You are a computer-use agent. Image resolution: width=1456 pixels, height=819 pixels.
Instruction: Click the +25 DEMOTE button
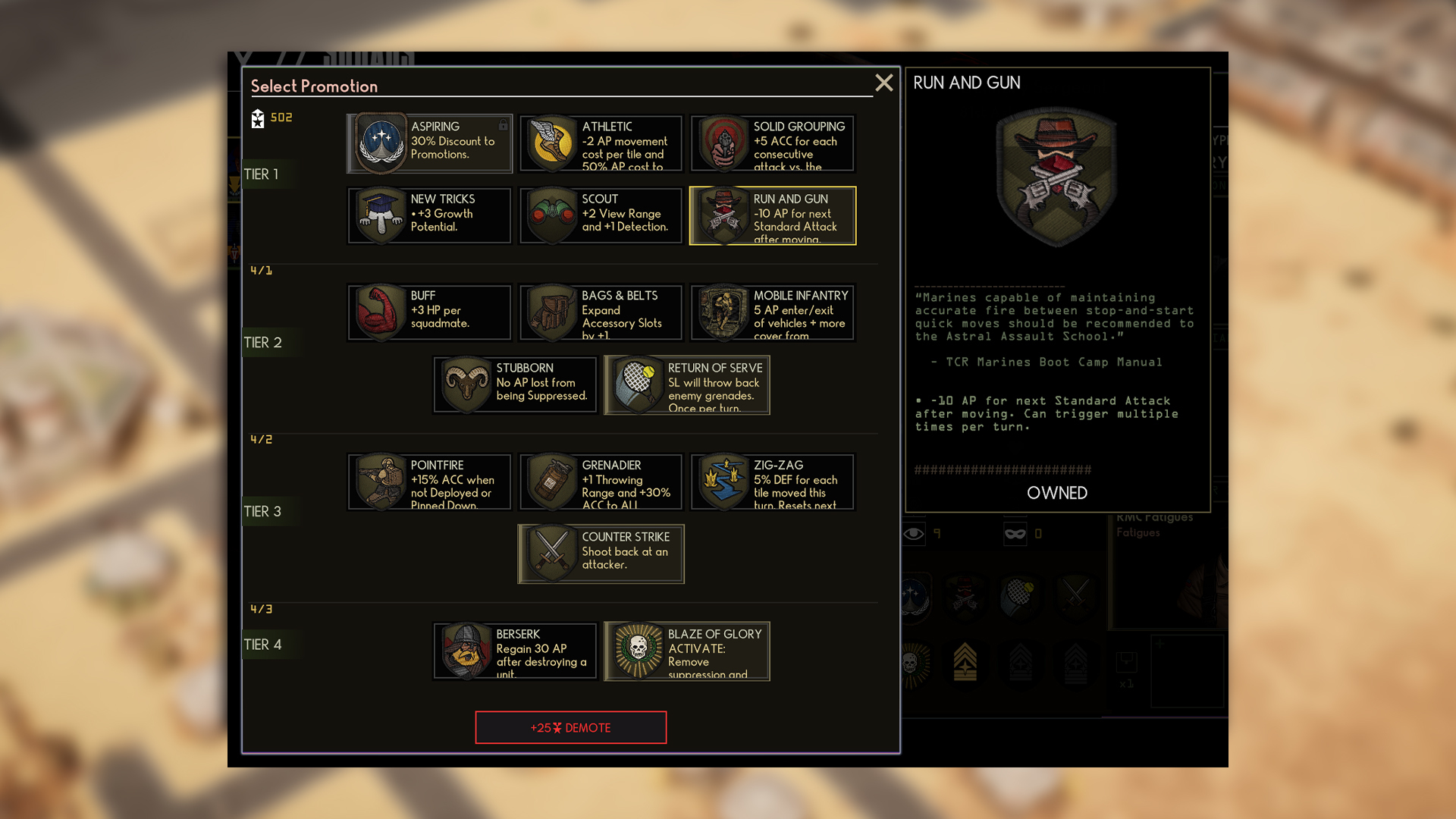pos(570,727)
